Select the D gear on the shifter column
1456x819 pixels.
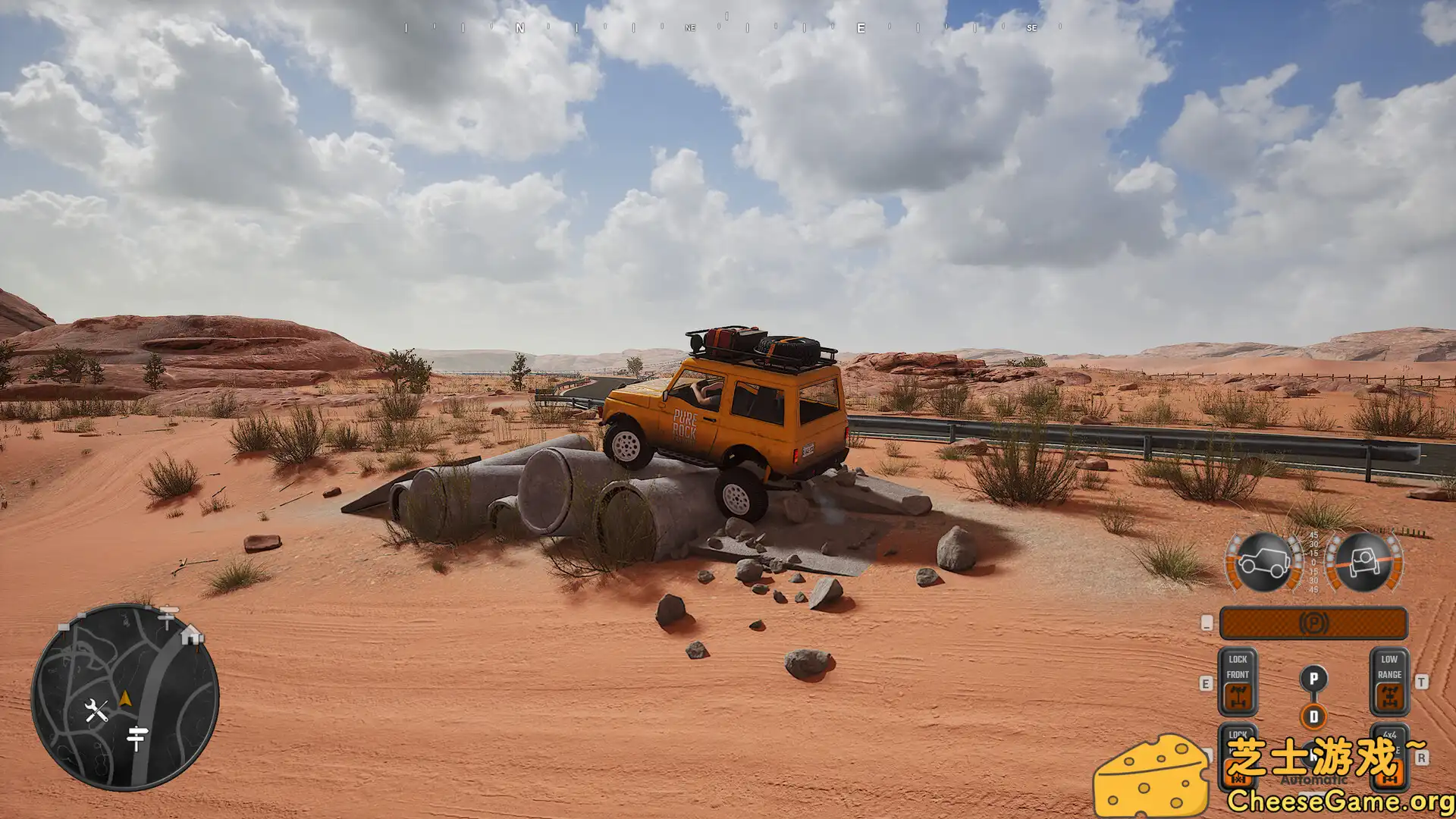1313,716
